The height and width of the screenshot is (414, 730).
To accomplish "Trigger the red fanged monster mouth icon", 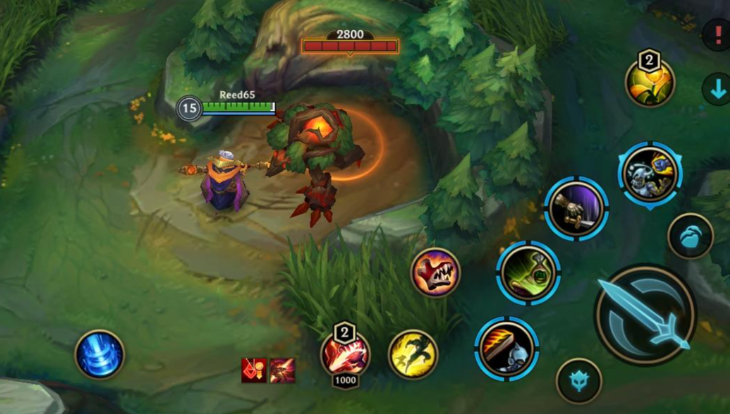I will pos(435,272).
